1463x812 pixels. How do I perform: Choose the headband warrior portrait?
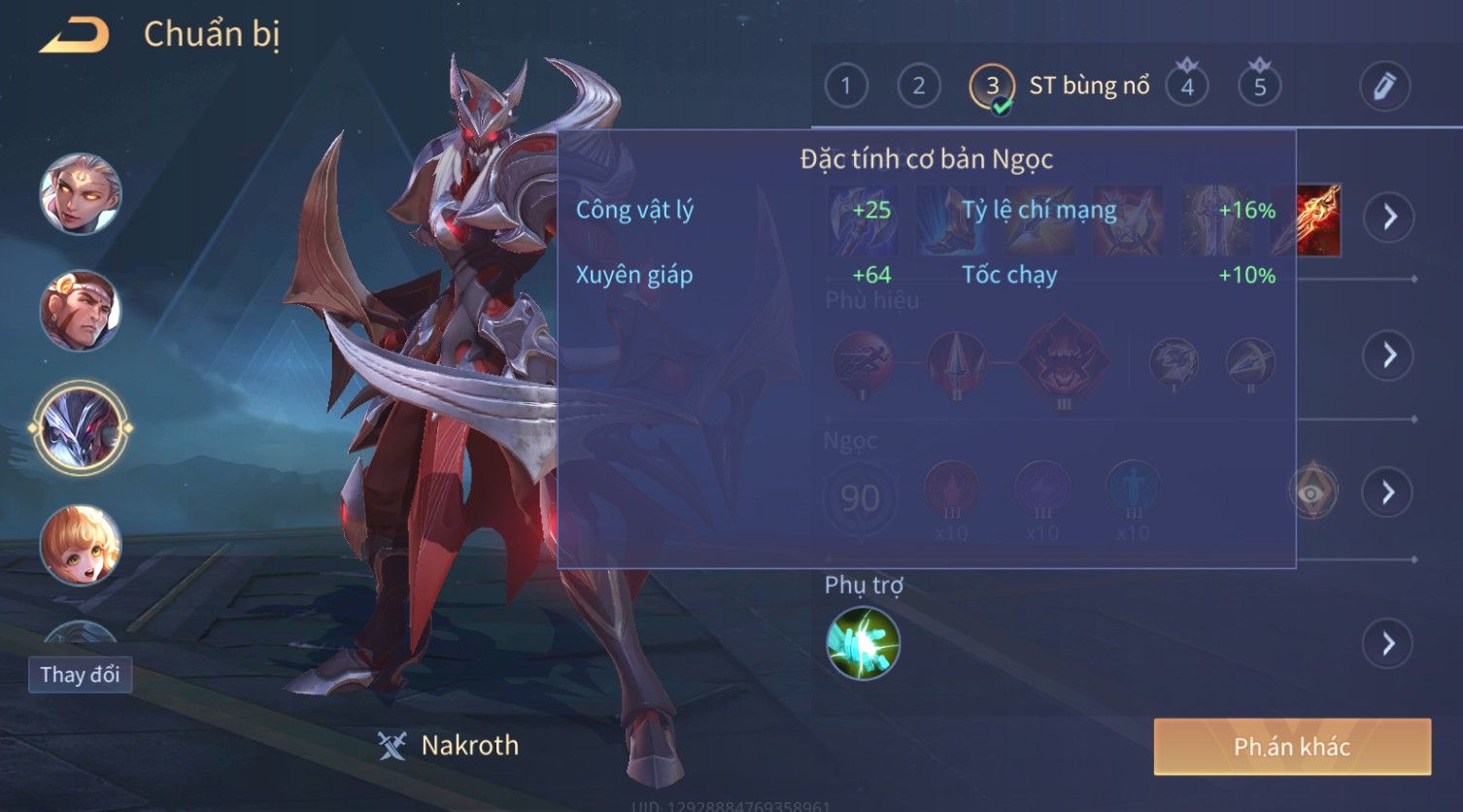[81, 310]
